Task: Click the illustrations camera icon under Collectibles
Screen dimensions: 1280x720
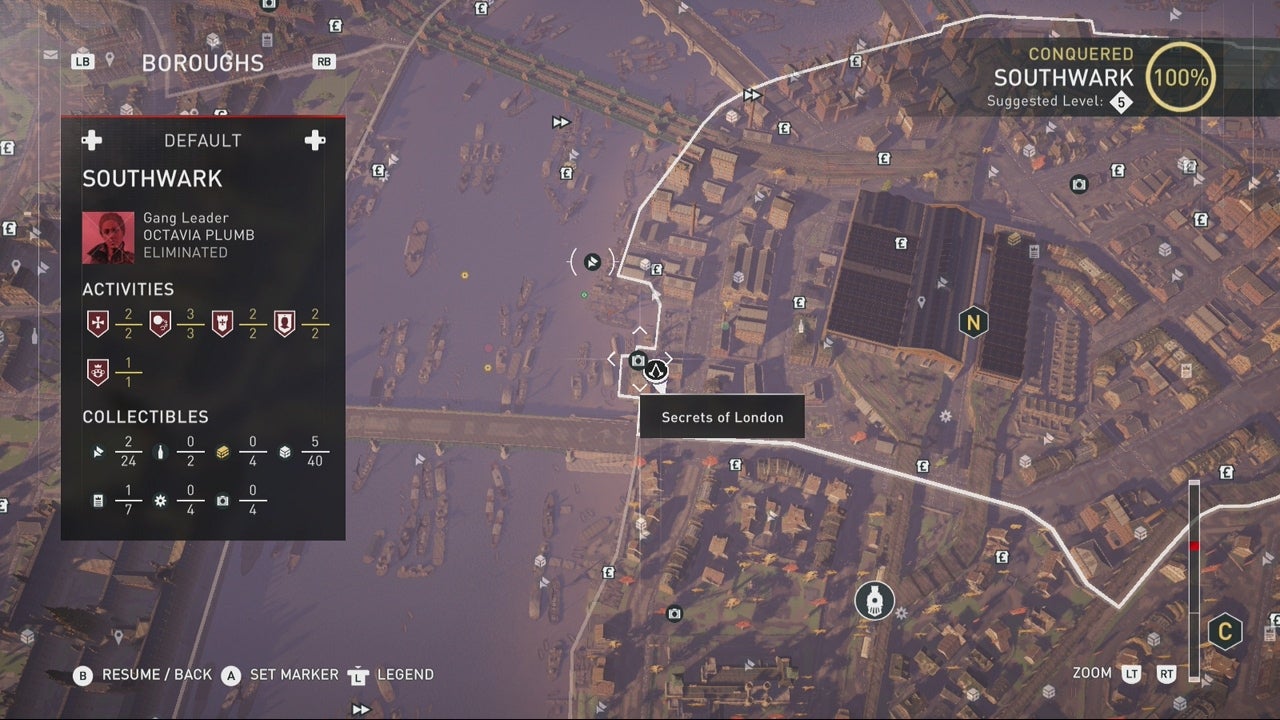Action: tap(222, 500)
